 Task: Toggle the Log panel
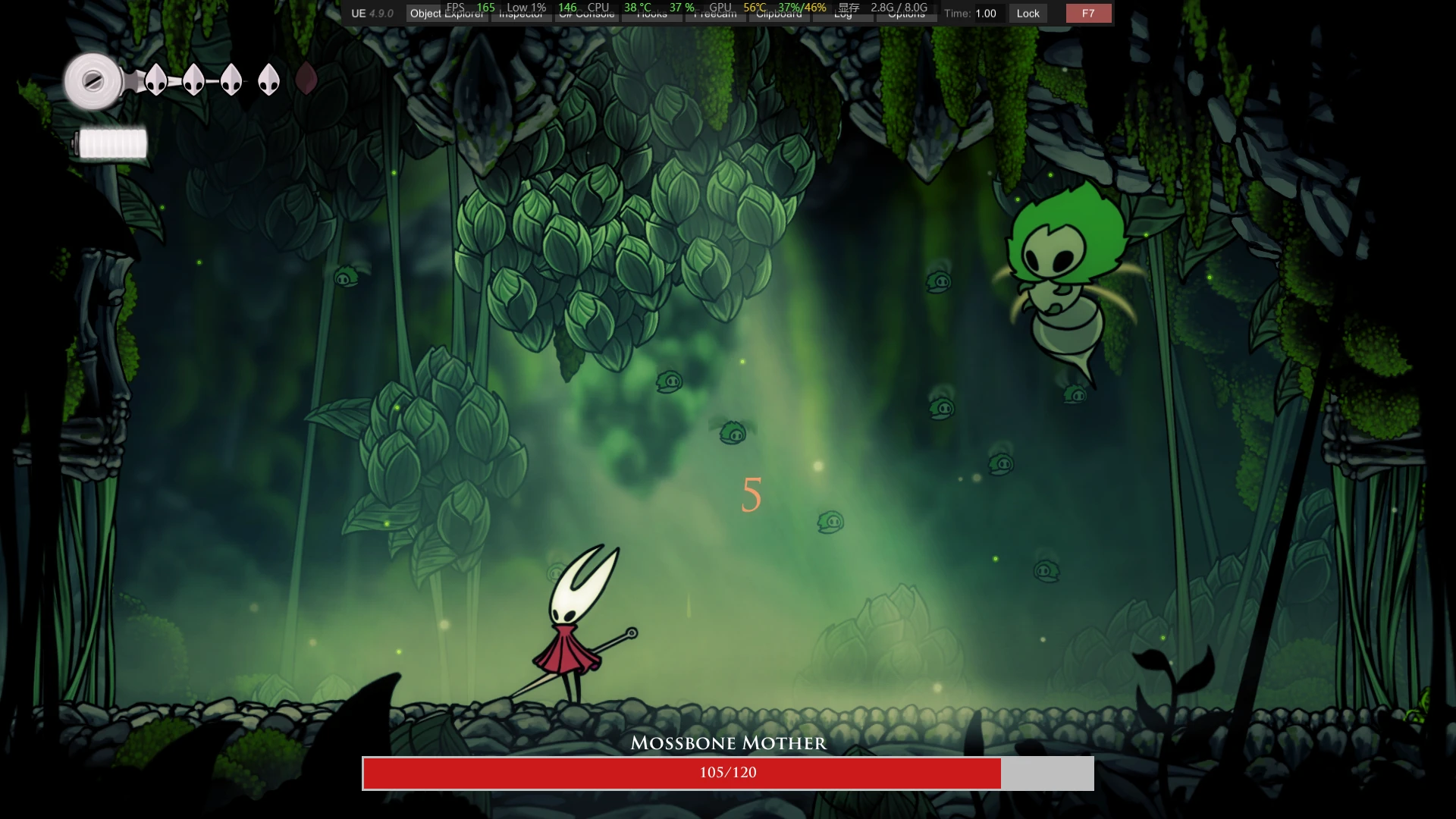(844, 13)
